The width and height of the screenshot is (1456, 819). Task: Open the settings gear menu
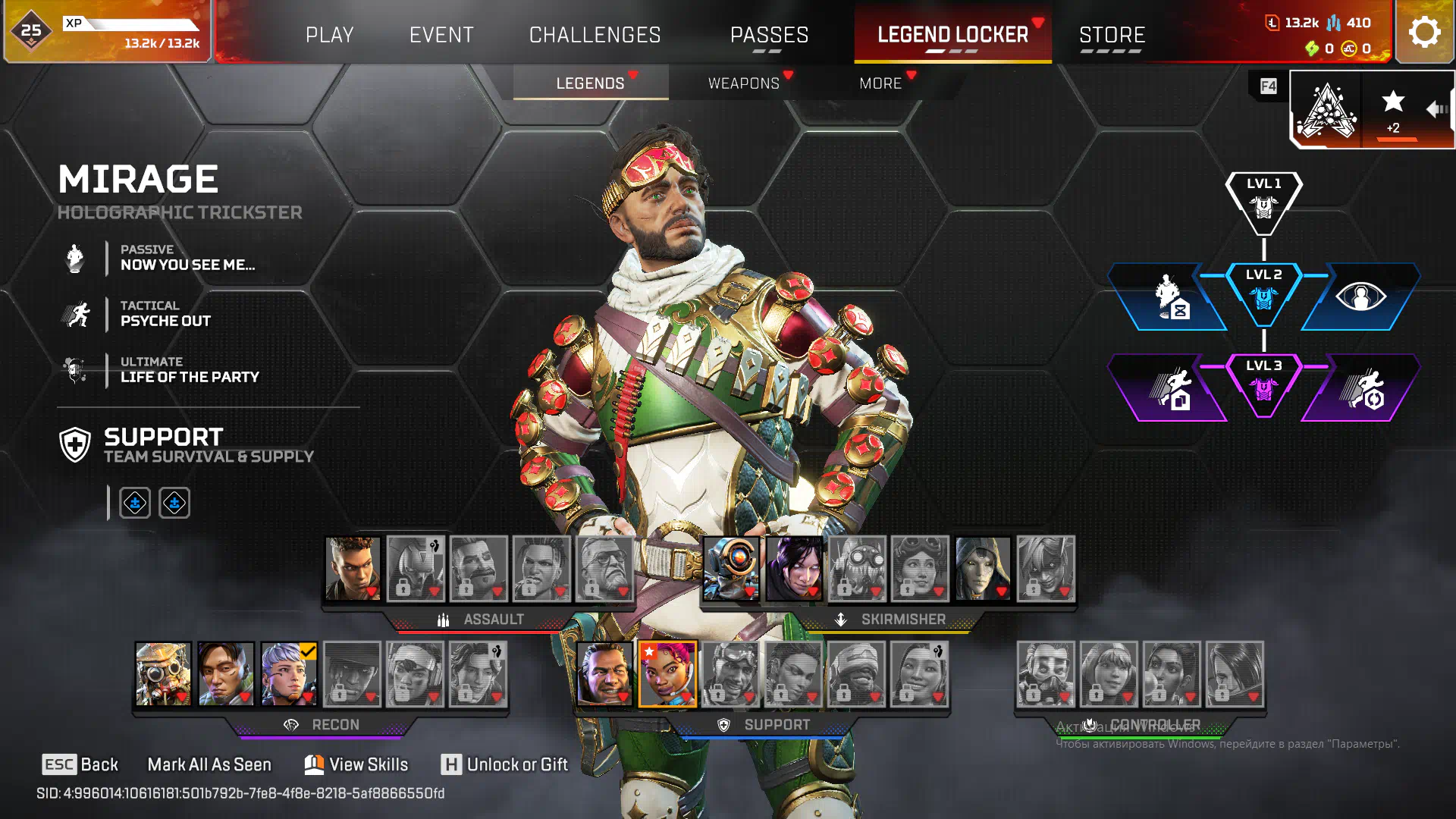click(x=1424, y=32)
